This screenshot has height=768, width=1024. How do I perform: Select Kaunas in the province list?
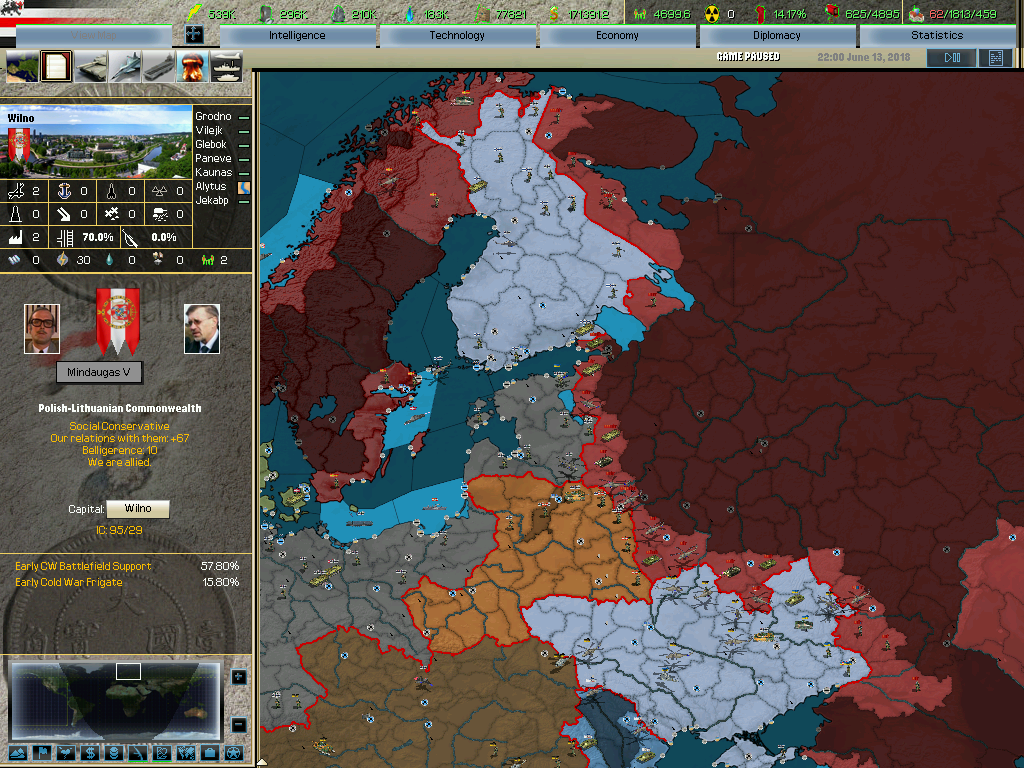213,173
